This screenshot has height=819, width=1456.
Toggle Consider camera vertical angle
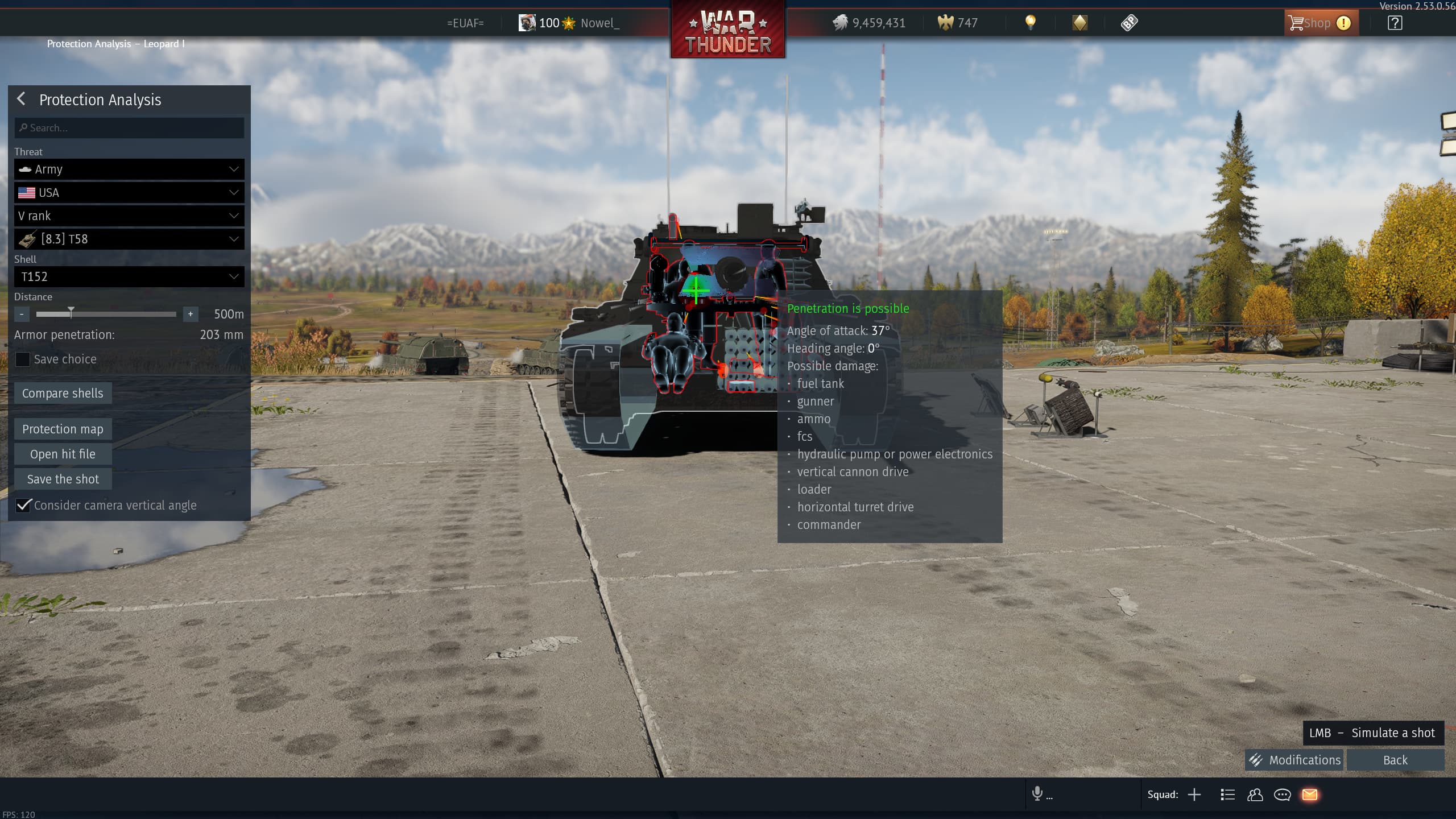[23, 506]
